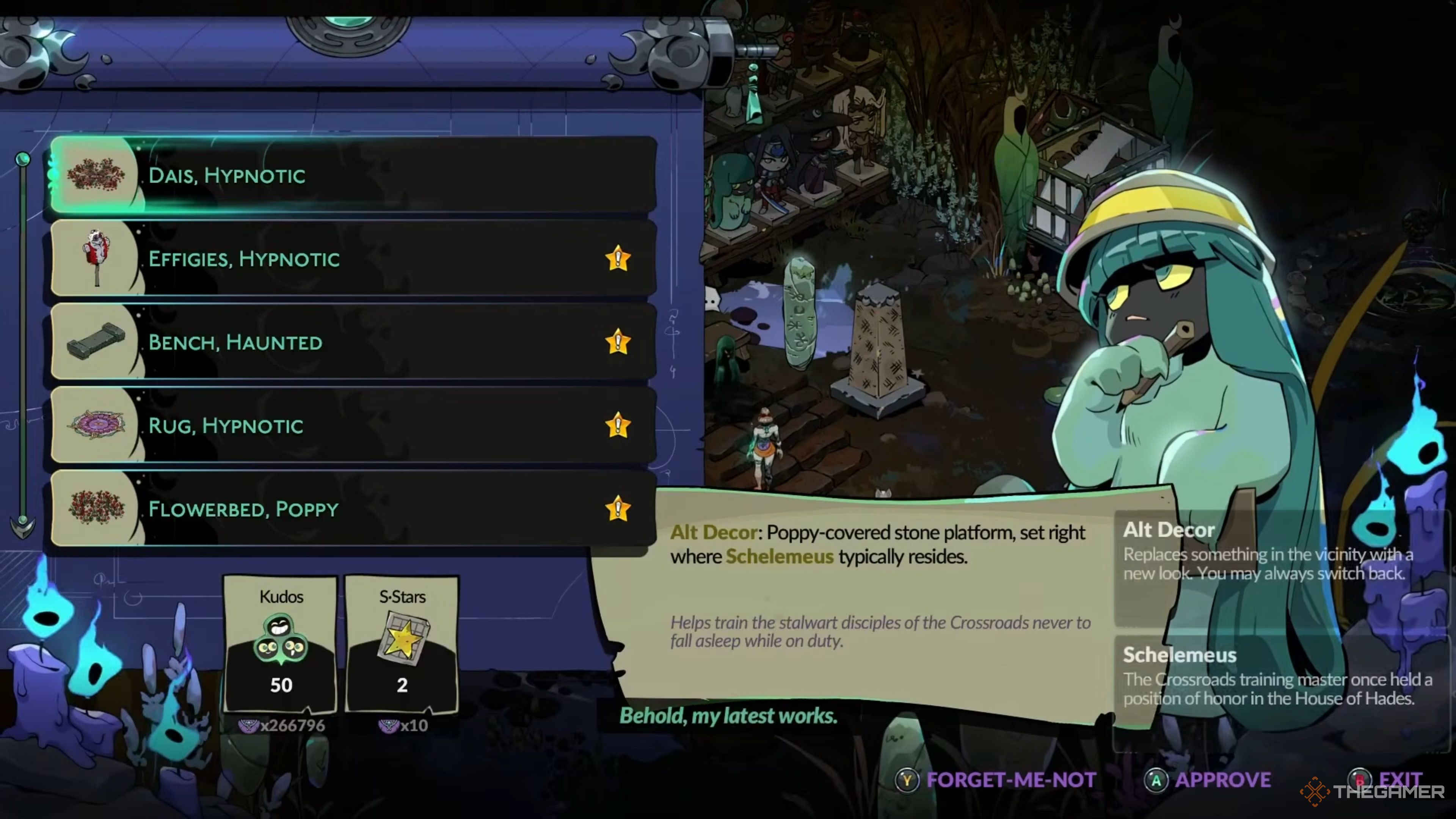The image size is (1456, 819).
Task: Click the S-Stars cost card
Action: tap(402, 644)
